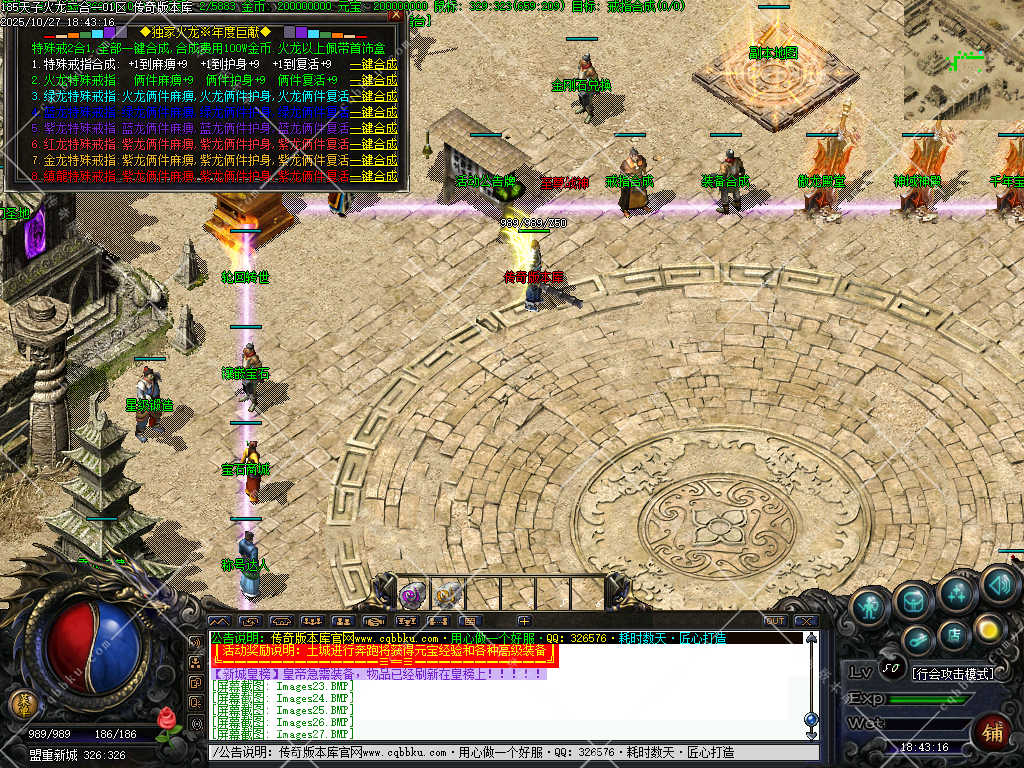Image resolution: width=1024 pixels, height=768 pixels.
Task: Open the bag inventory icon
Action: pos(913,600)
